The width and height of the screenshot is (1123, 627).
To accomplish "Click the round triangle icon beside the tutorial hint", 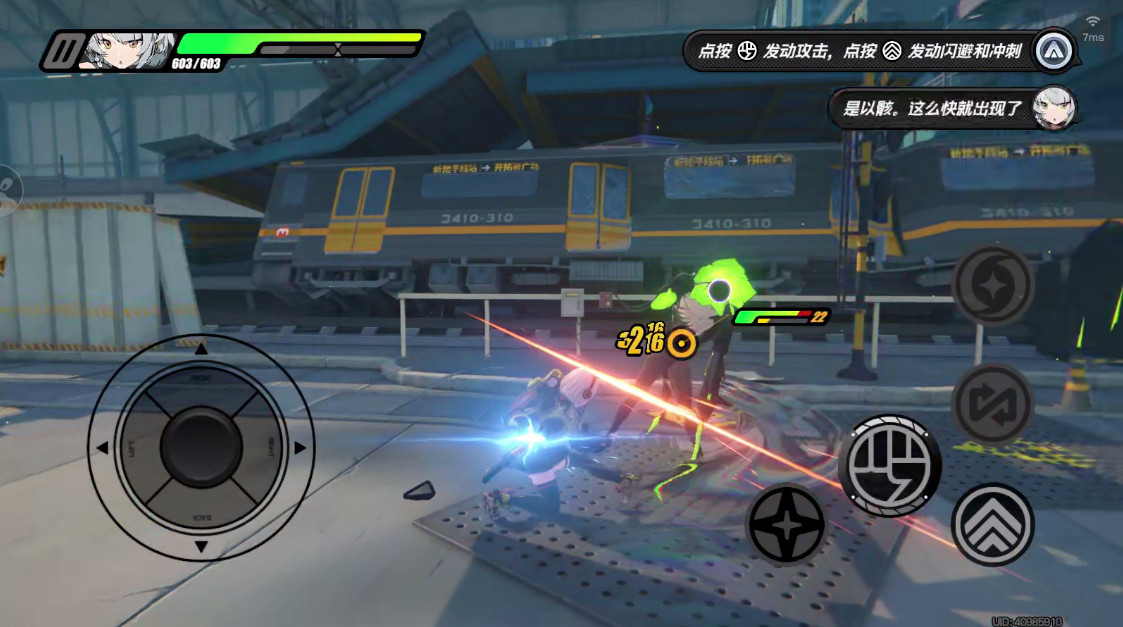I will point(1054,50).
